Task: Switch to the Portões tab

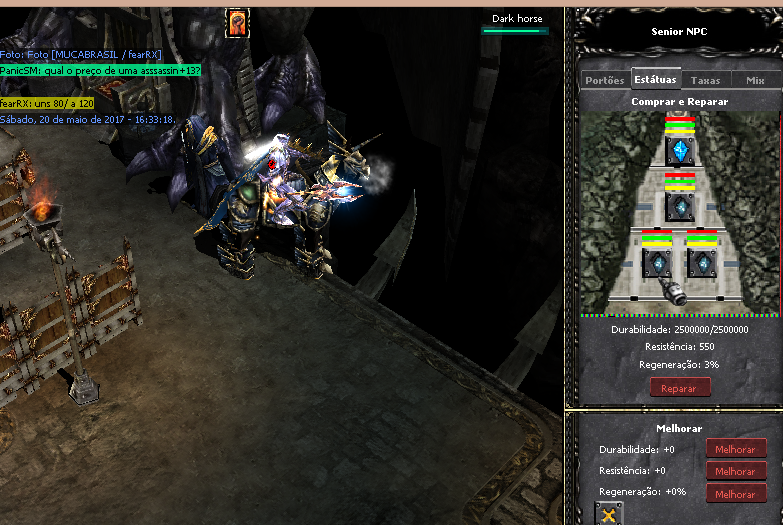Action: (x=605, y=80)
